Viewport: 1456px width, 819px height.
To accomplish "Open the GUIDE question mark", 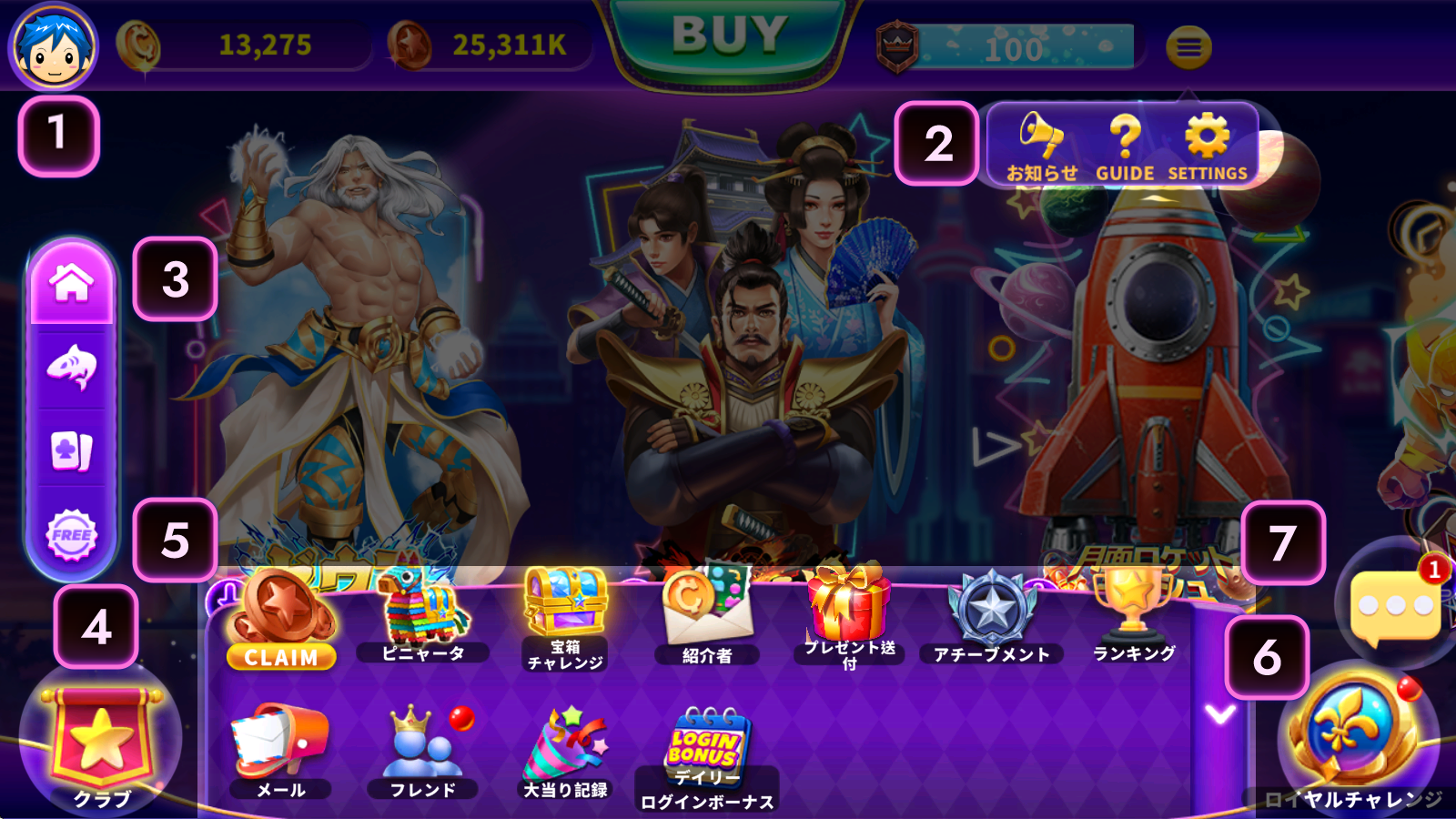I will (x=1125, y=146).
